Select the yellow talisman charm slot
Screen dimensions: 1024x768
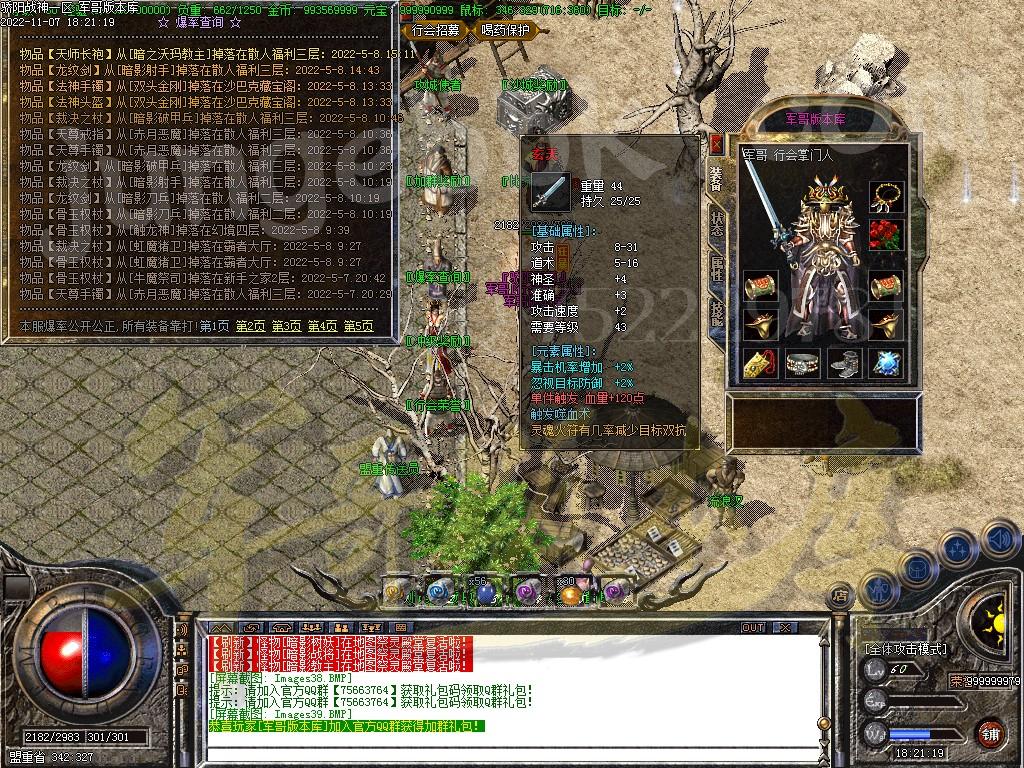pos(759,363)
